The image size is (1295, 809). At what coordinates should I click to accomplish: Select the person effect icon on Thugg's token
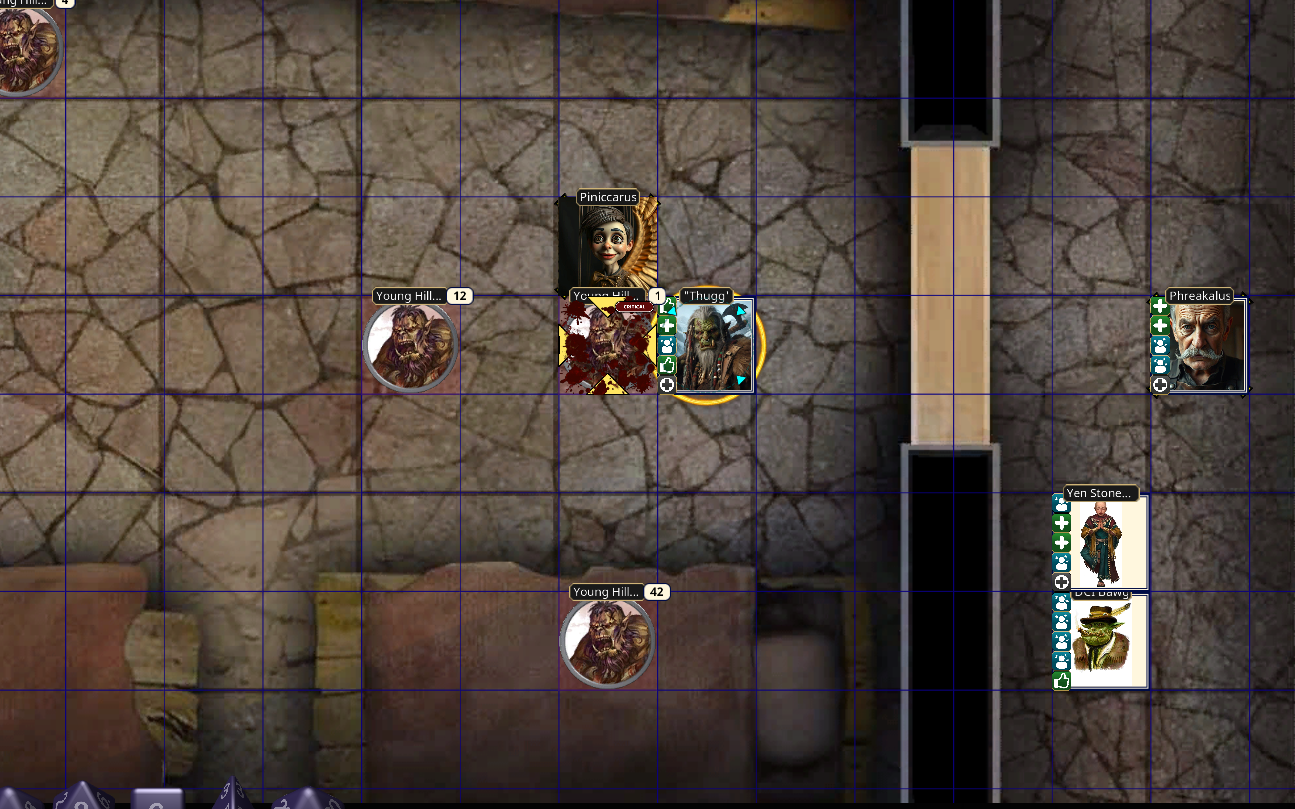(667, 344)
